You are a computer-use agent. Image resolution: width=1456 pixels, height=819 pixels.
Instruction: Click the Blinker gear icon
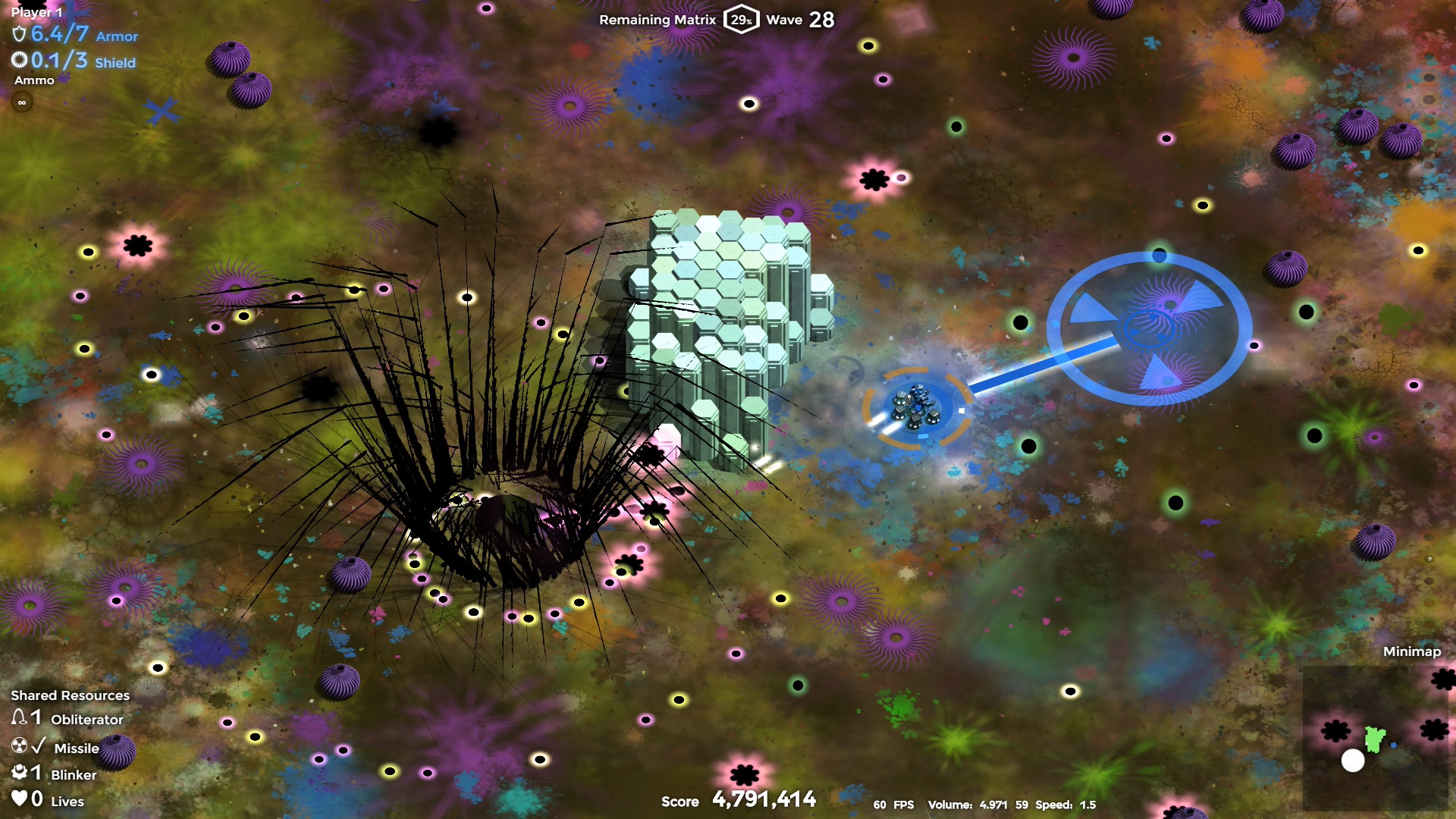(21, 773)
